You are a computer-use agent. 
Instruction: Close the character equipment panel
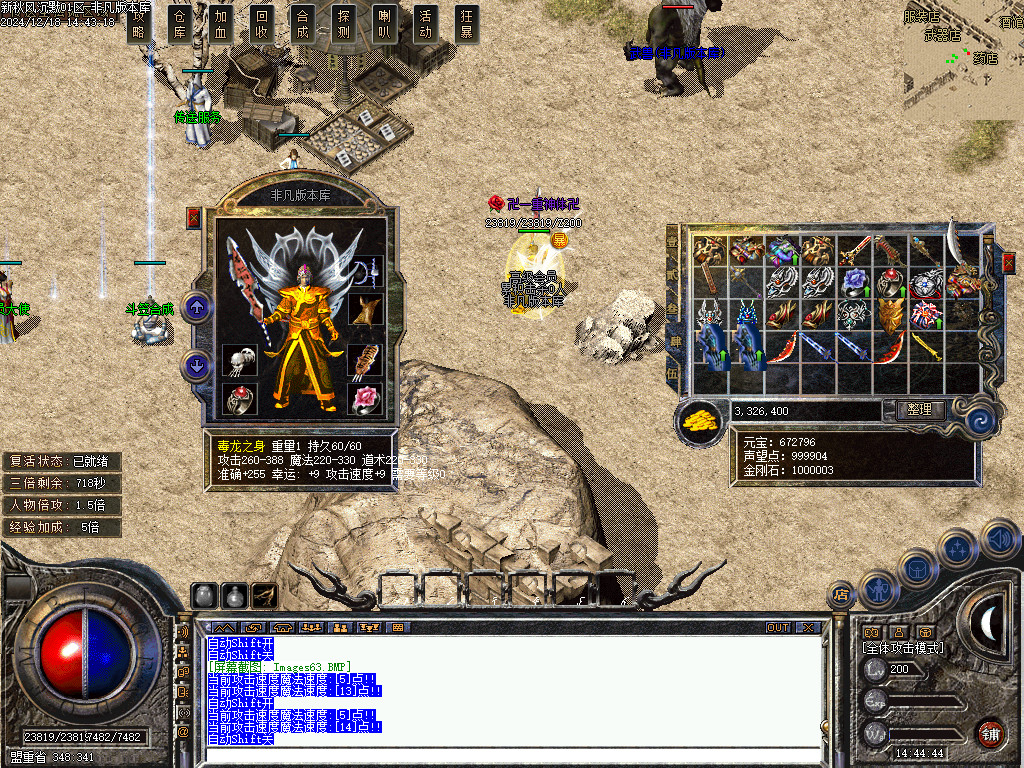(x=194, y=218)
